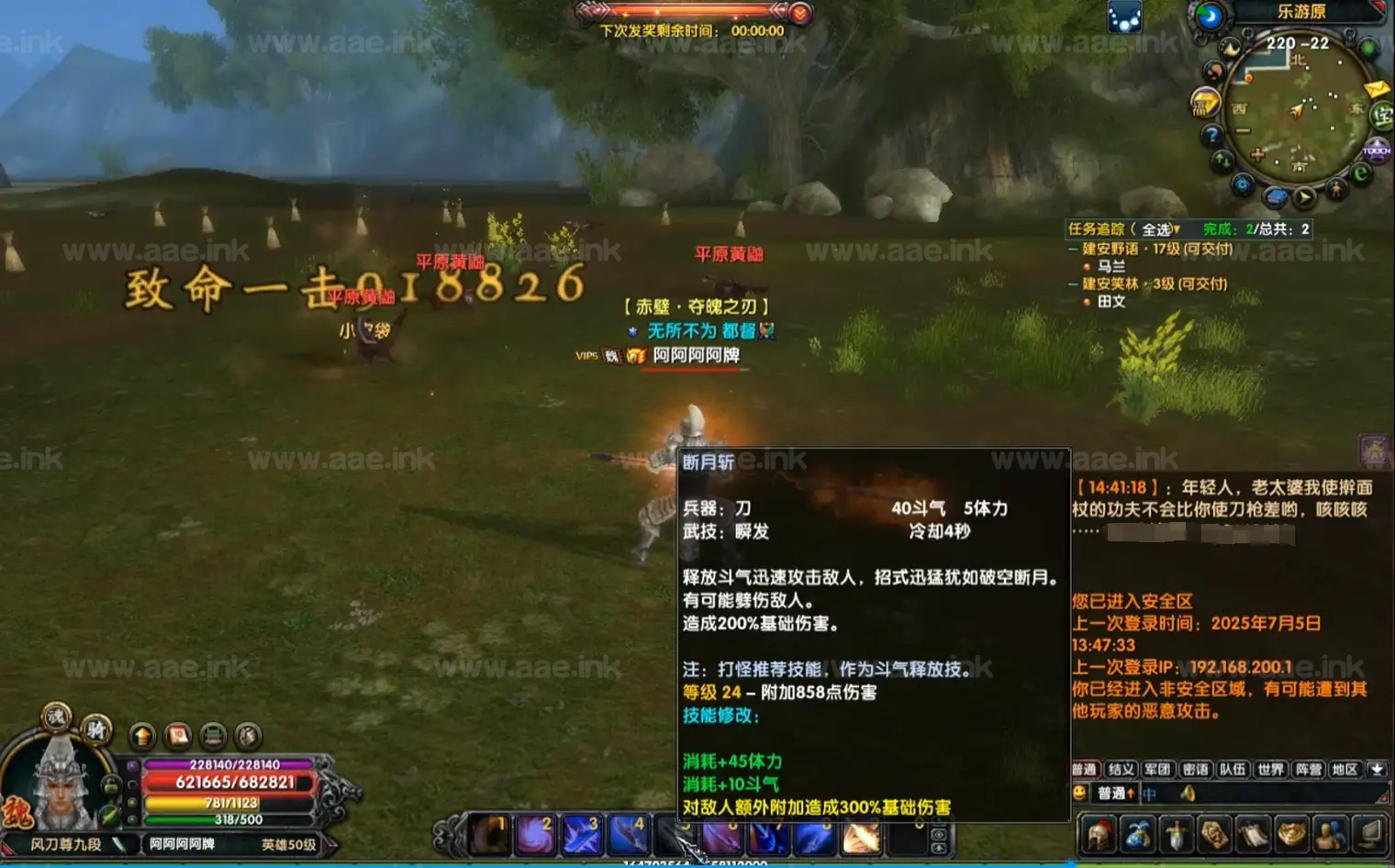Toggle the TOUCH mode icon near minimap

1376,150
